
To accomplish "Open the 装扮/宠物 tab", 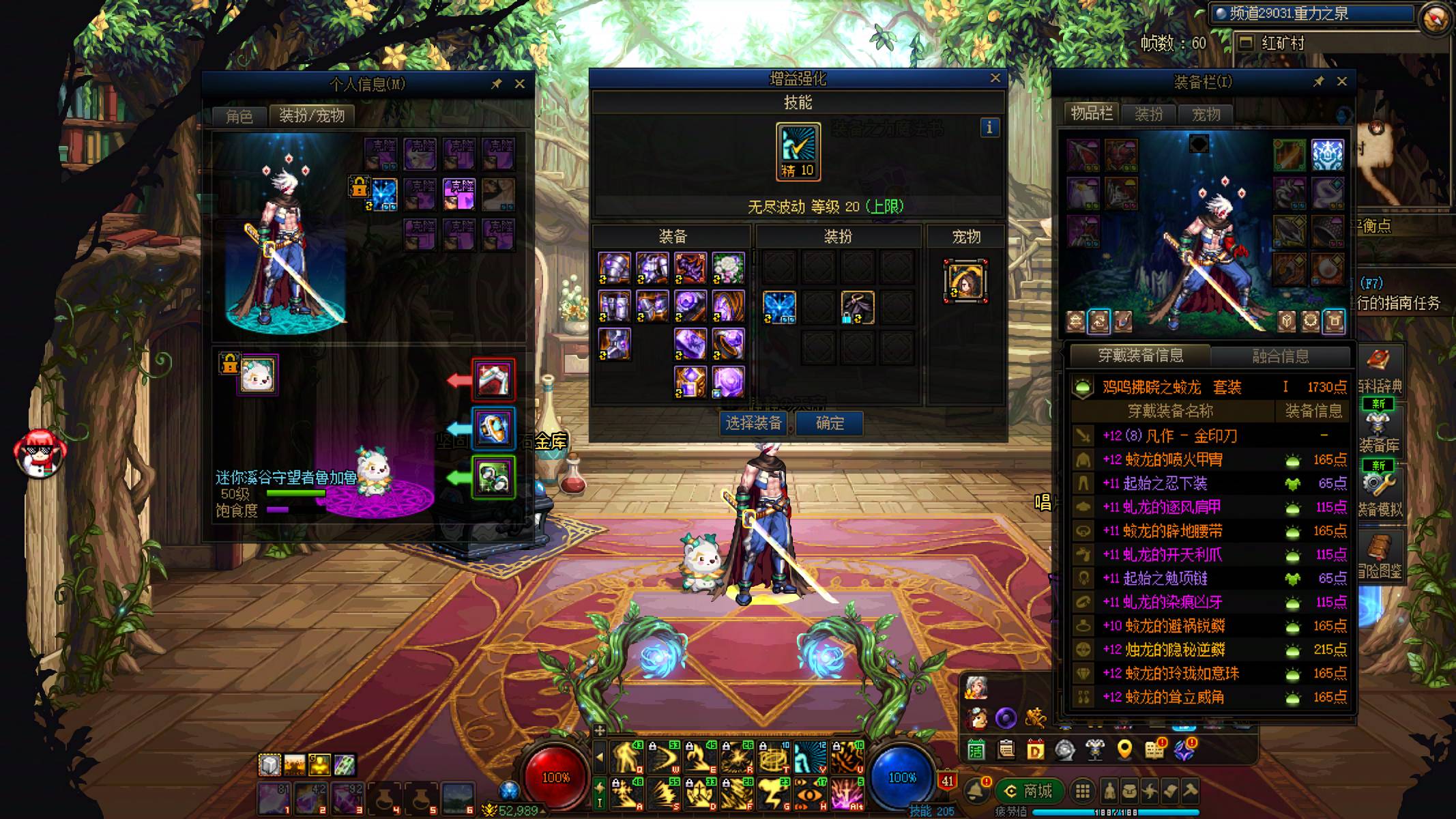I will 312,115.
